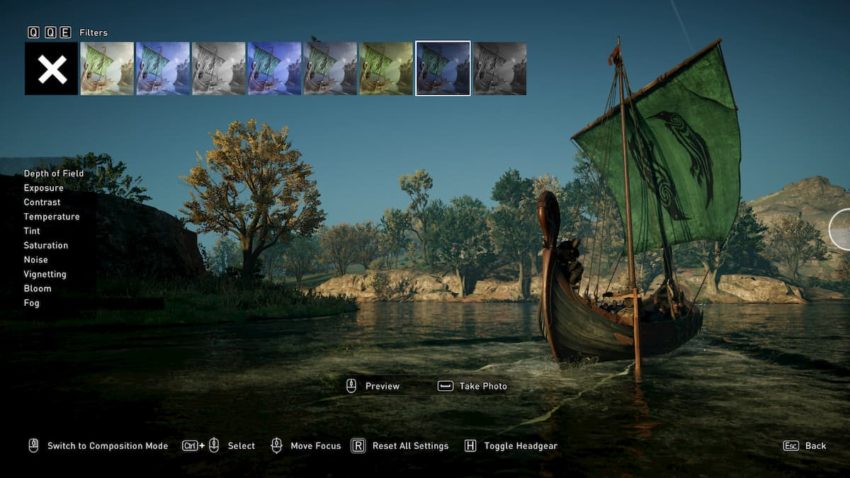Open the Saturation setting
850x478 pixels.
coord(46,245)
